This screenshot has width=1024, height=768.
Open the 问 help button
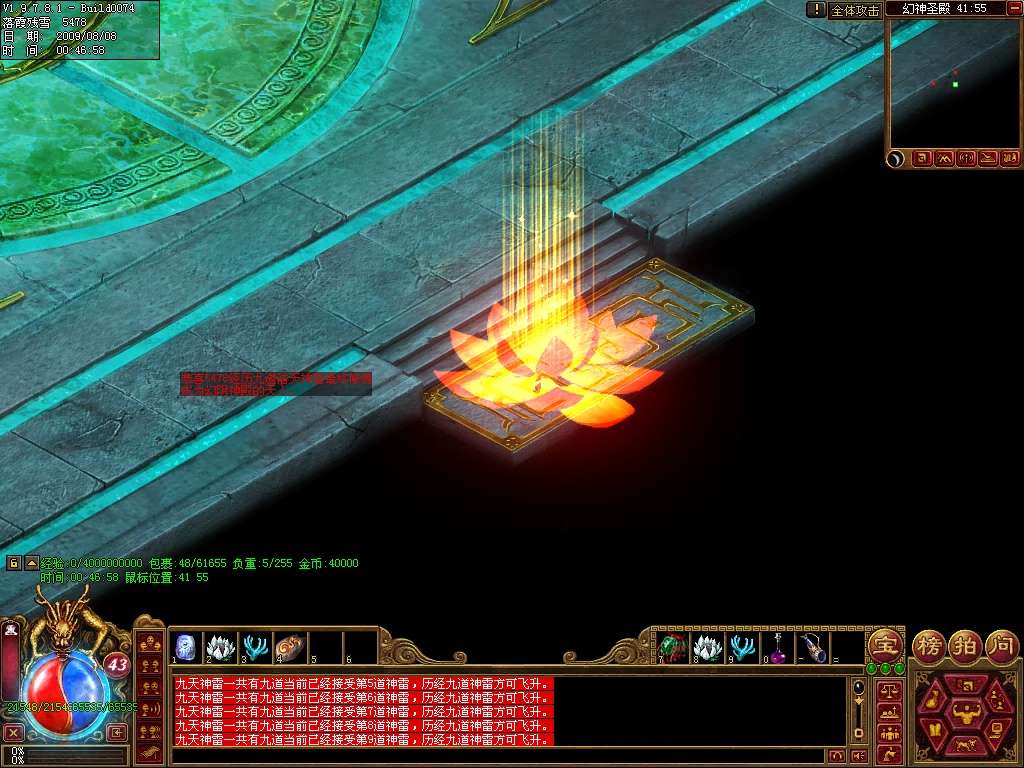[1001, 643]
